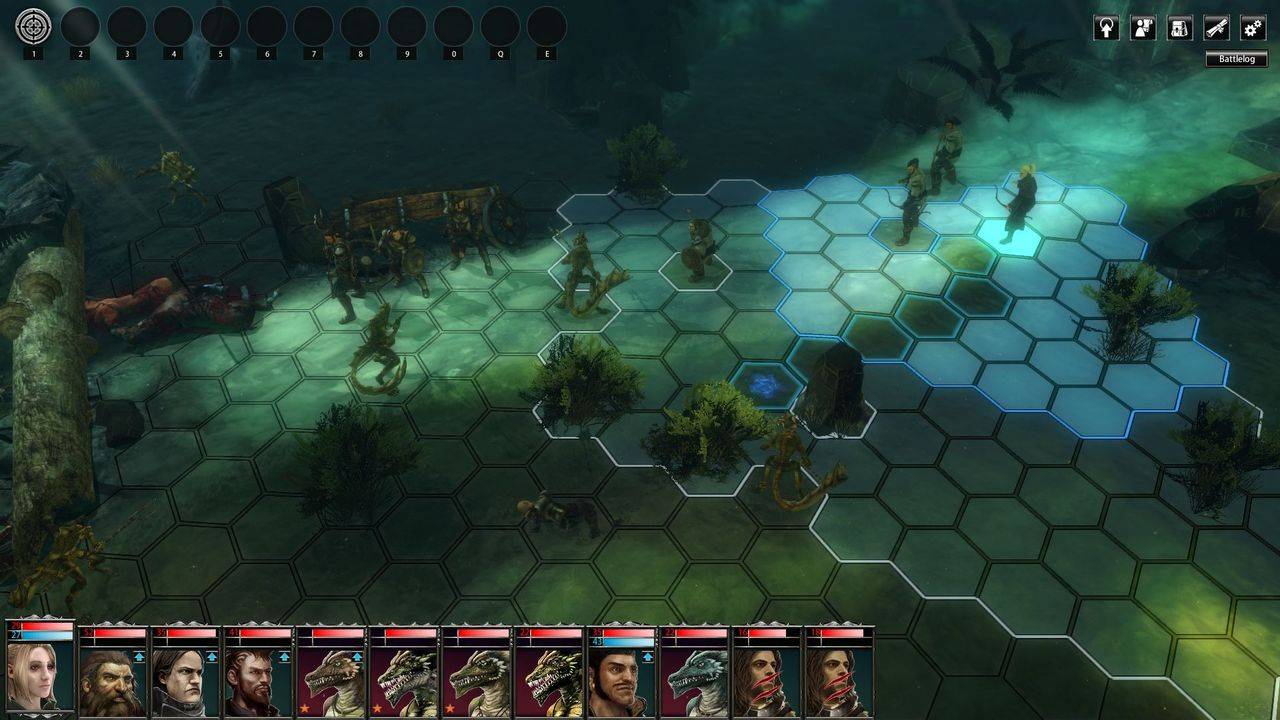Activate the crosshair attack ability in slot 1
The width and height of the screenshot is (1280, 720).
click(x=33, y=26)
